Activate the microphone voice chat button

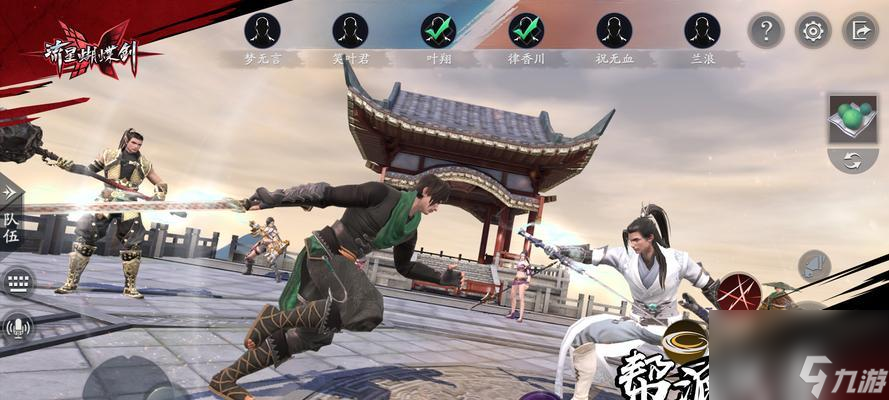[15, 326]
